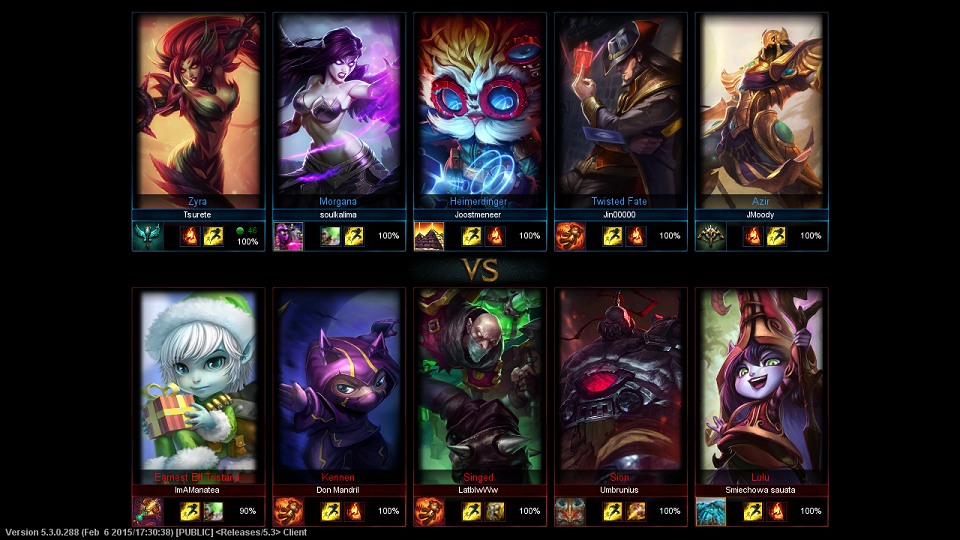
Task: Select Jin00000's summoner profile icon
Action: (570, 236)
